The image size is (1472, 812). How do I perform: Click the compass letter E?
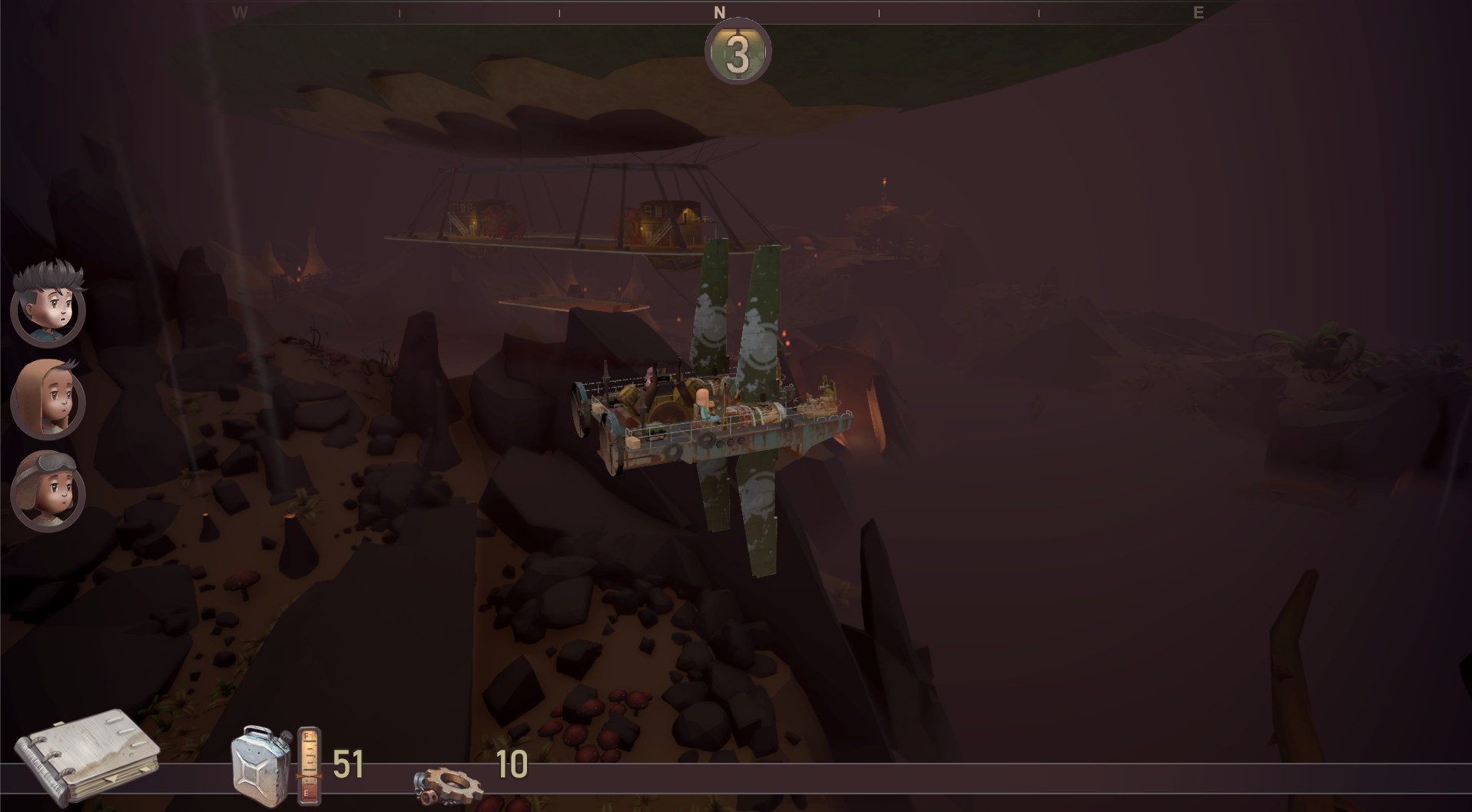(x=1197, y=11)
